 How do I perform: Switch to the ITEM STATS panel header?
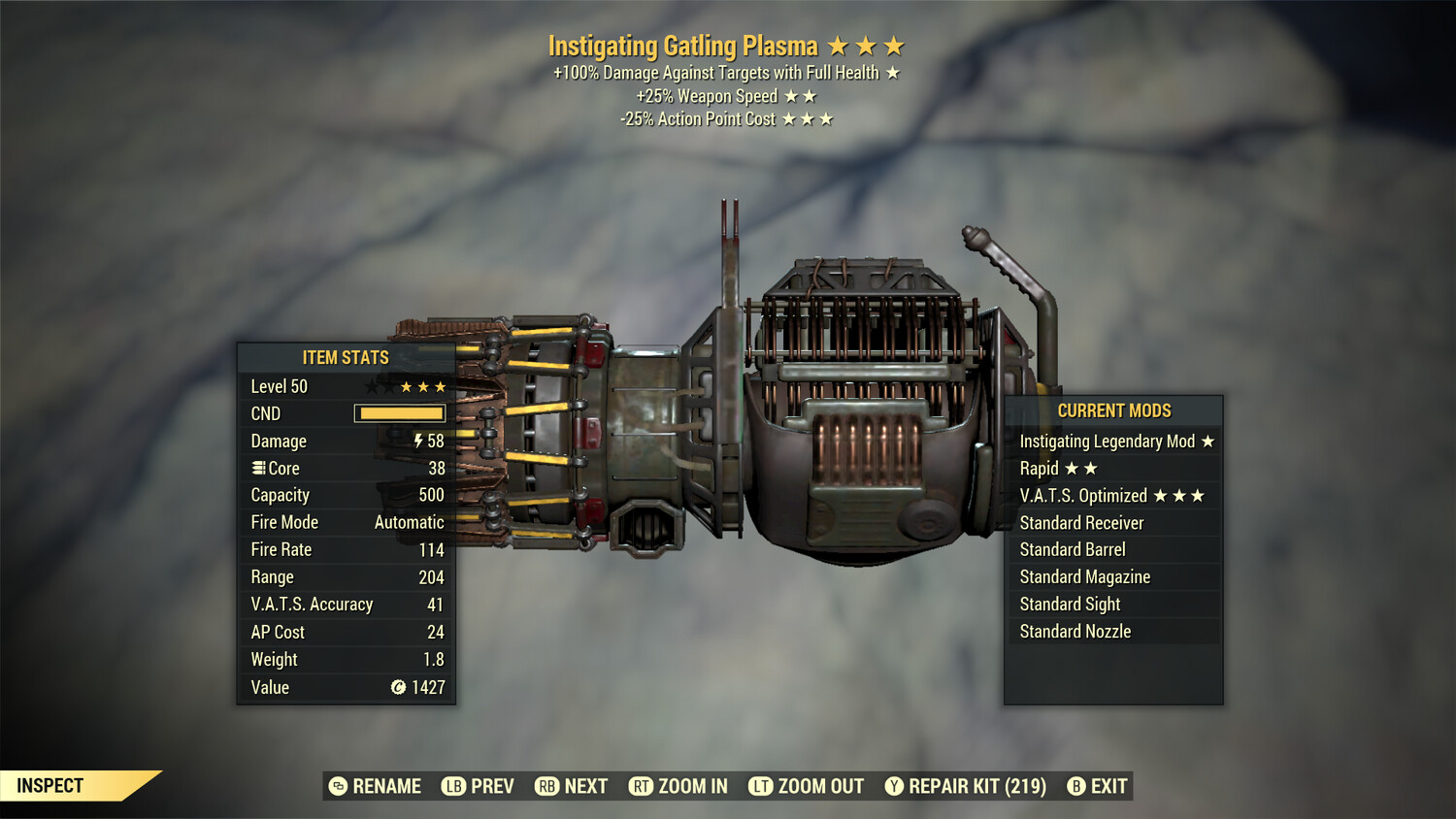345,357
